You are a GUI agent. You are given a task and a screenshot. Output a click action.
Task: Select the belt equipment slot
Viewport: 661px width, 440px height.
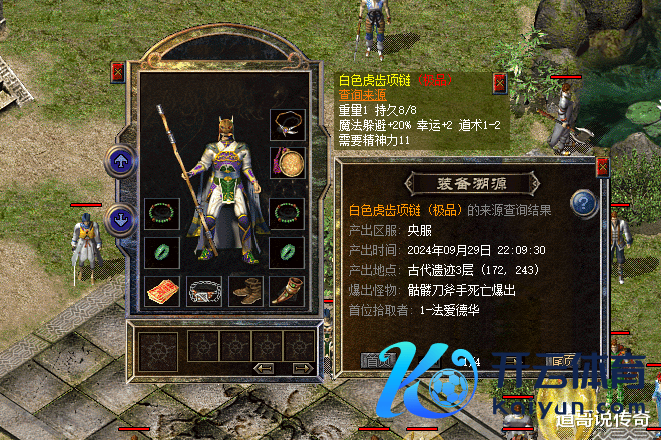pos(204,290)
